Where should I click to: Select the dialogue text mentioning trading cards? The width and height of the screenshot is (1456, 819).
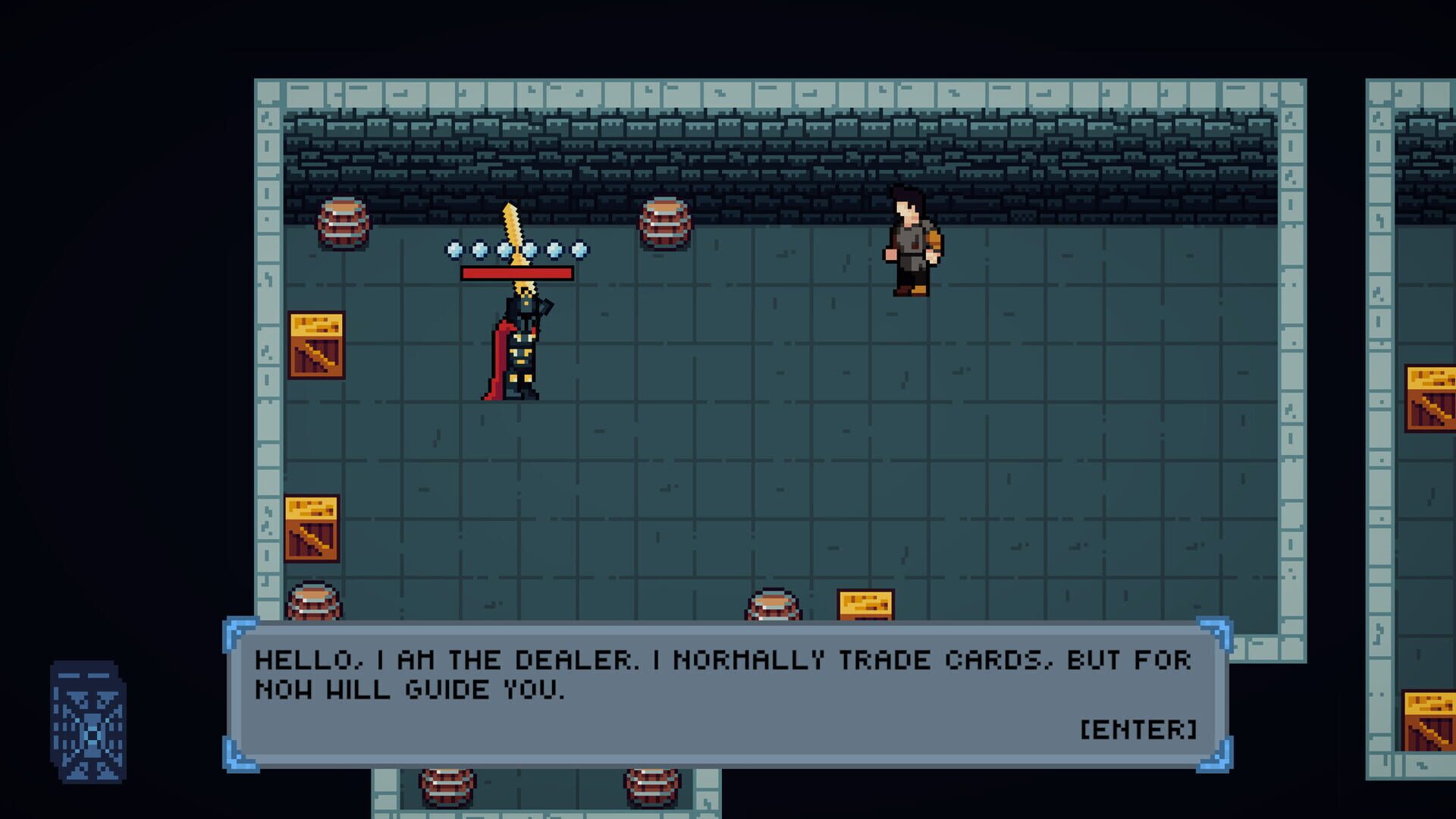pos(720,660)
